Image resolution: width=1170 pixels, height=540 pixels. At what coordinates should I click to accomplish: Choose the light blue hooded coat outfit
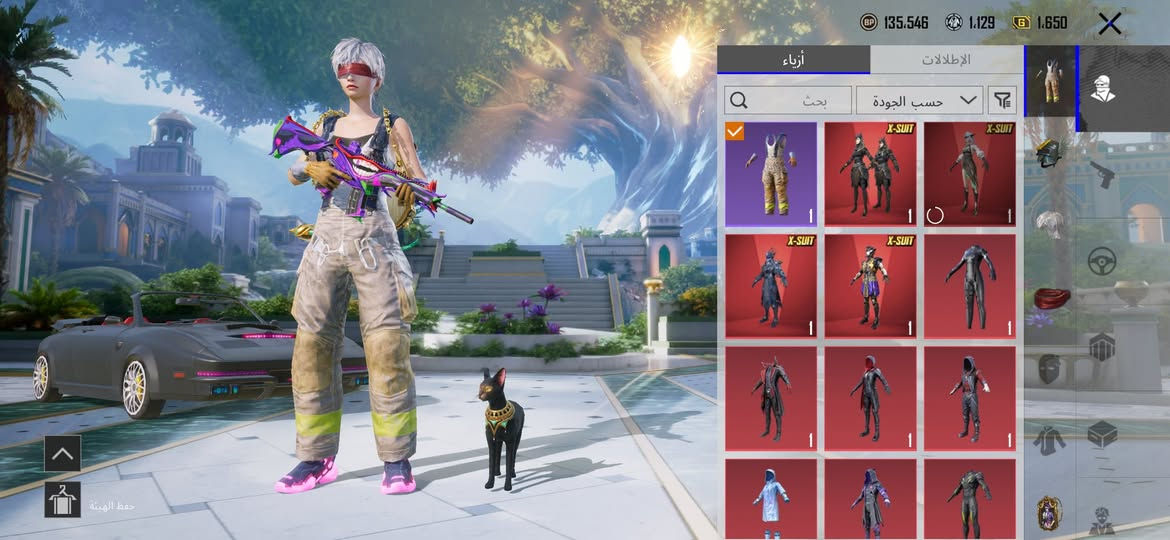tap(771, 498)
